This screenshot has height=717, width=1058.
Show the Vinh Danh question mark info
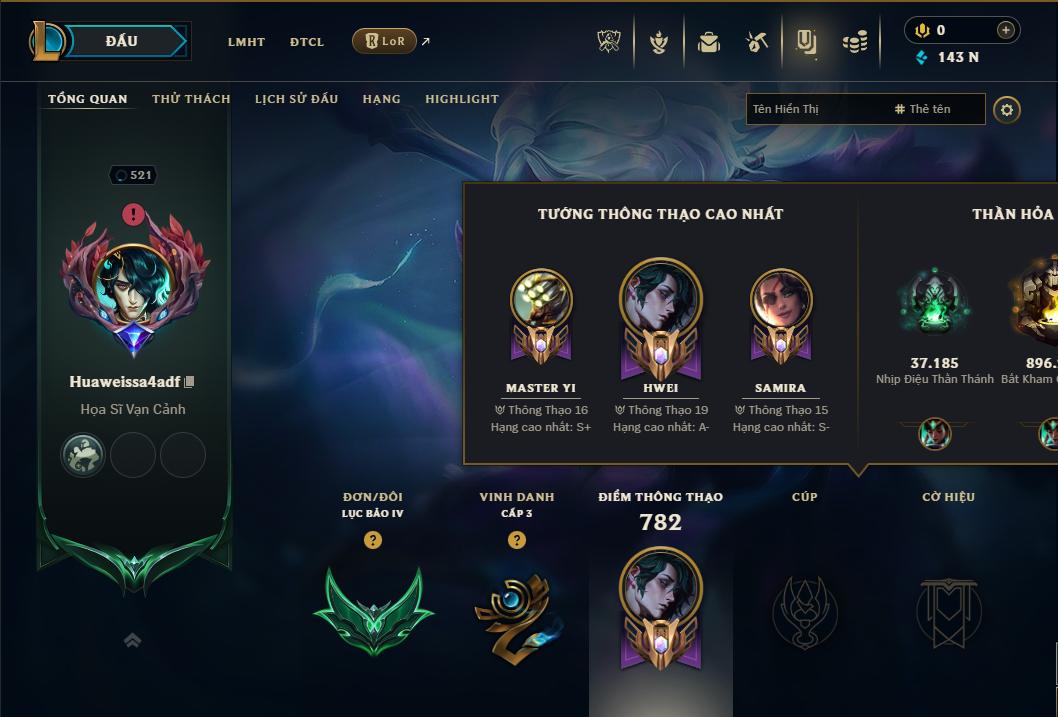pyautogui.click(x=516, y=540)
